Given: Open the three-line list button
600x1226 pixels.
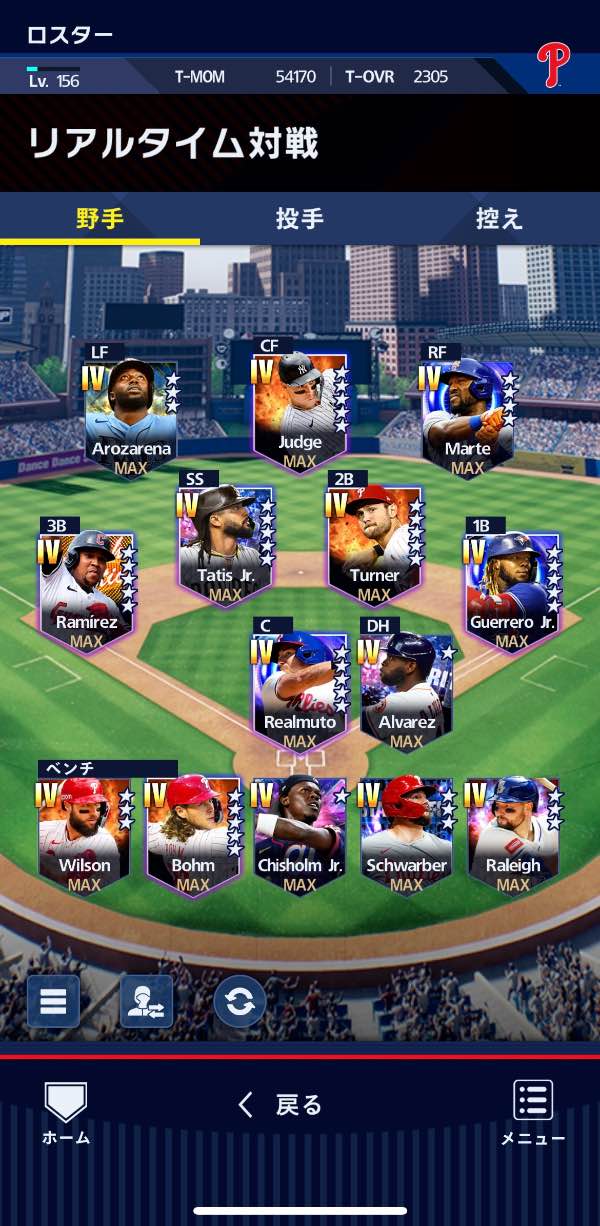Looking at the screenshot, I should click(53, 1001).
